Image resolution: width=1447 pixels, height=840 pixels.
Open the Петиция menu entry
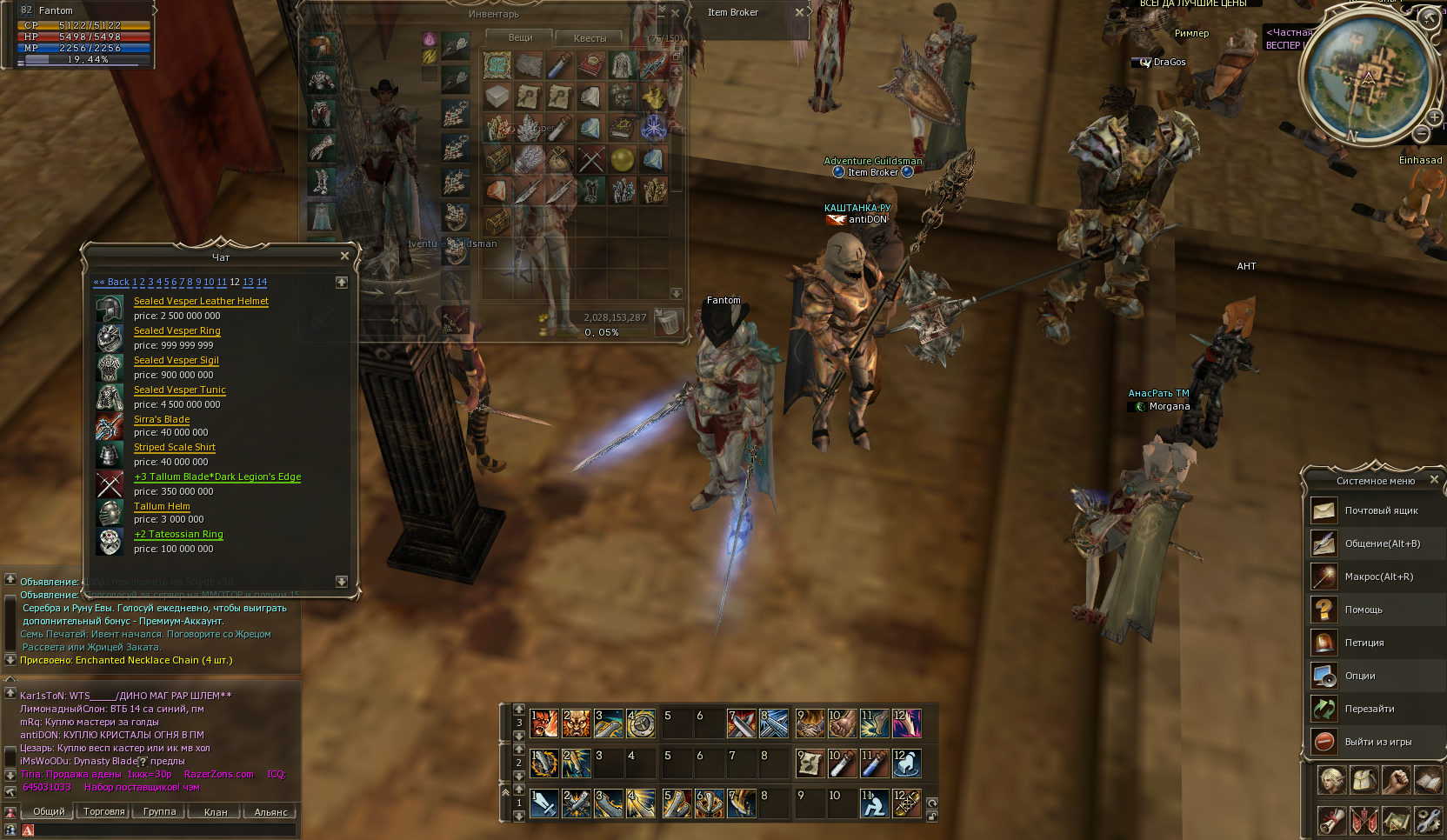1364,643
